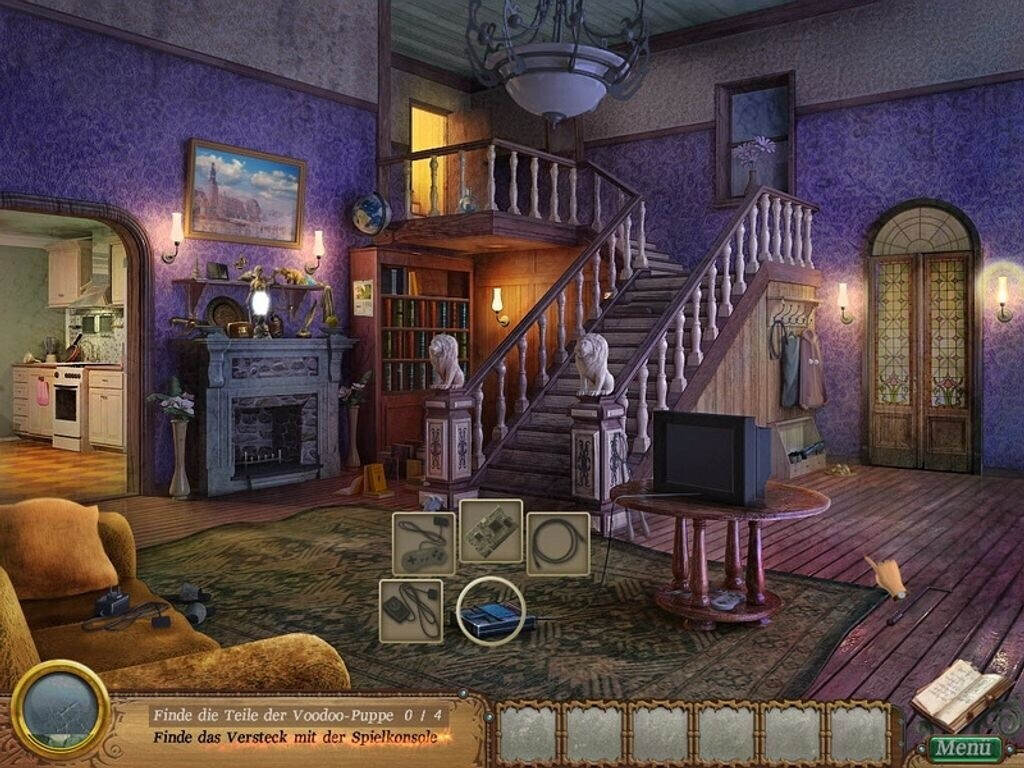The width and height of the screenshot is (1024, 768).
Task: Choose the power adapter silhouette tile
Action: [x=411, y=611]
